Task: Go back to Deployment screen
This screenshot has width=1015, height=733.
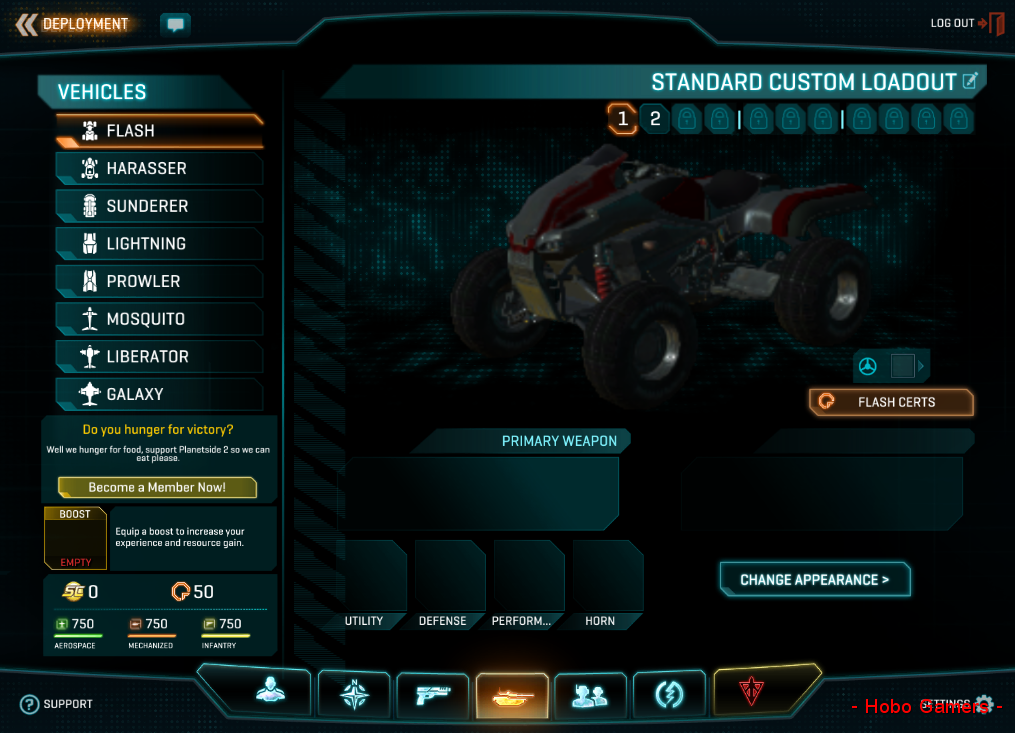Action: click(x=73, y=24)
